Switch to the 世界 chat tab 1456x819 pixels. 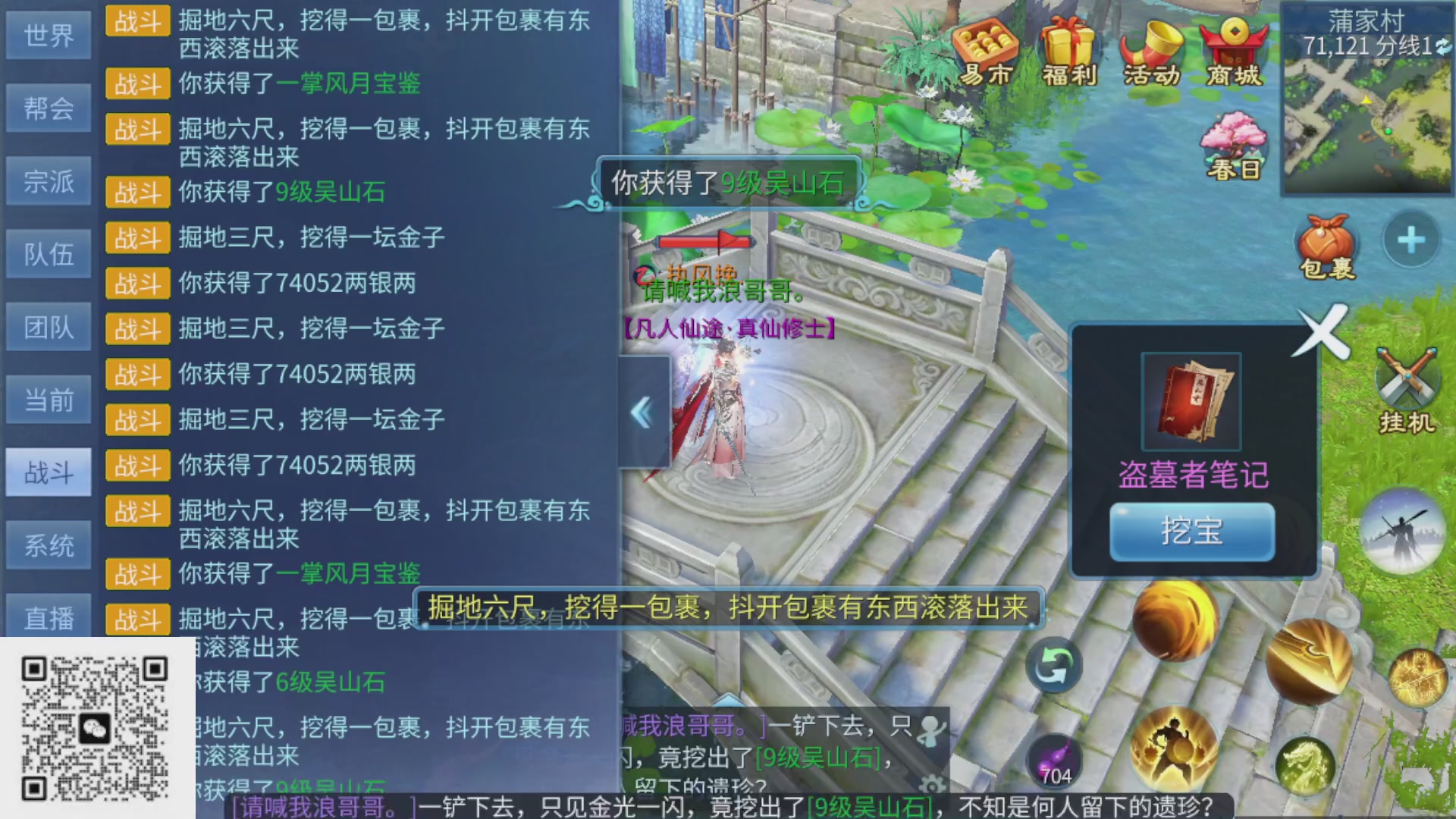click(48, 35)
